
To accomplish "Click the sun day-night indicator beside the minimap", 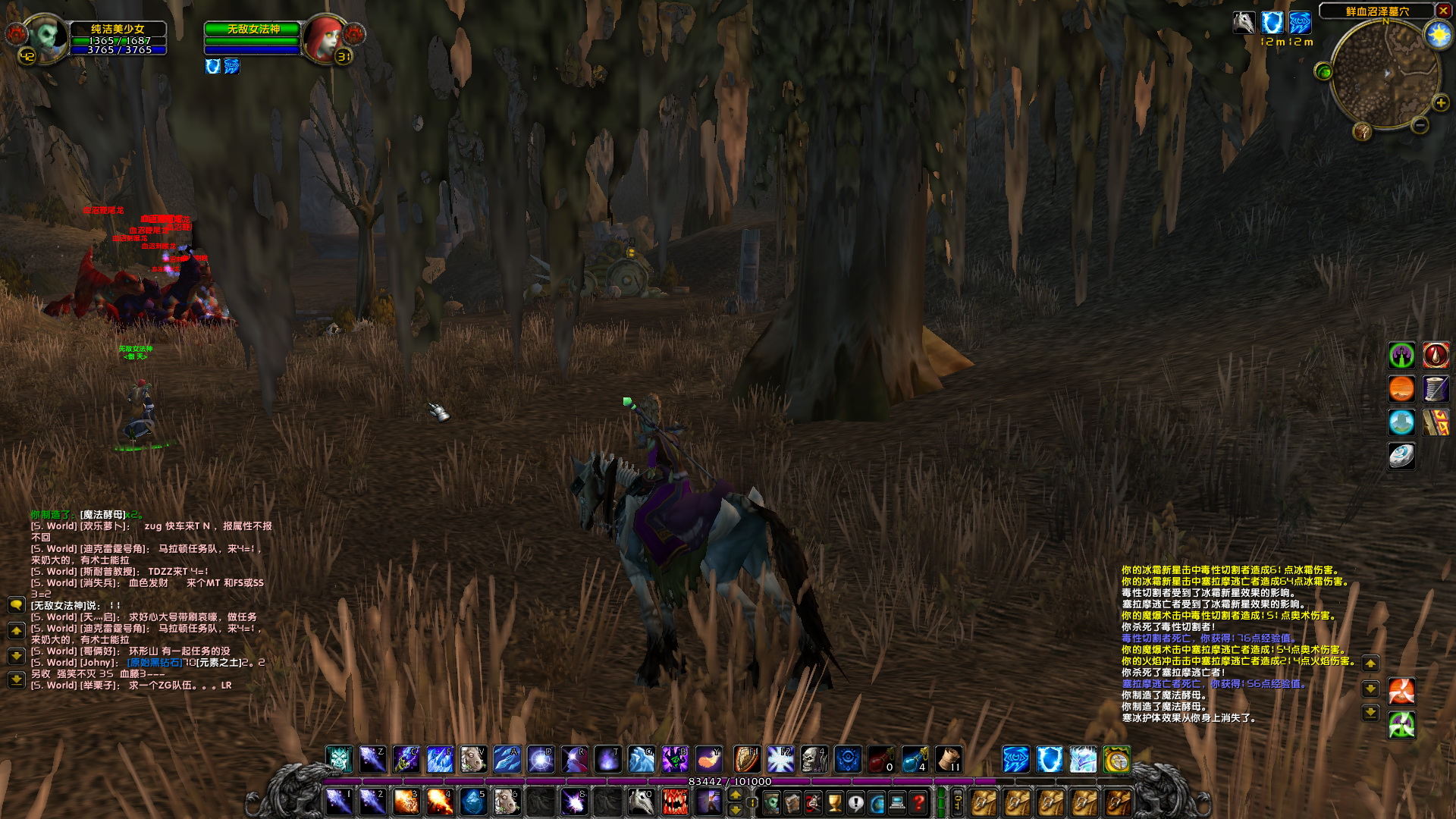I will point(1438,34).
